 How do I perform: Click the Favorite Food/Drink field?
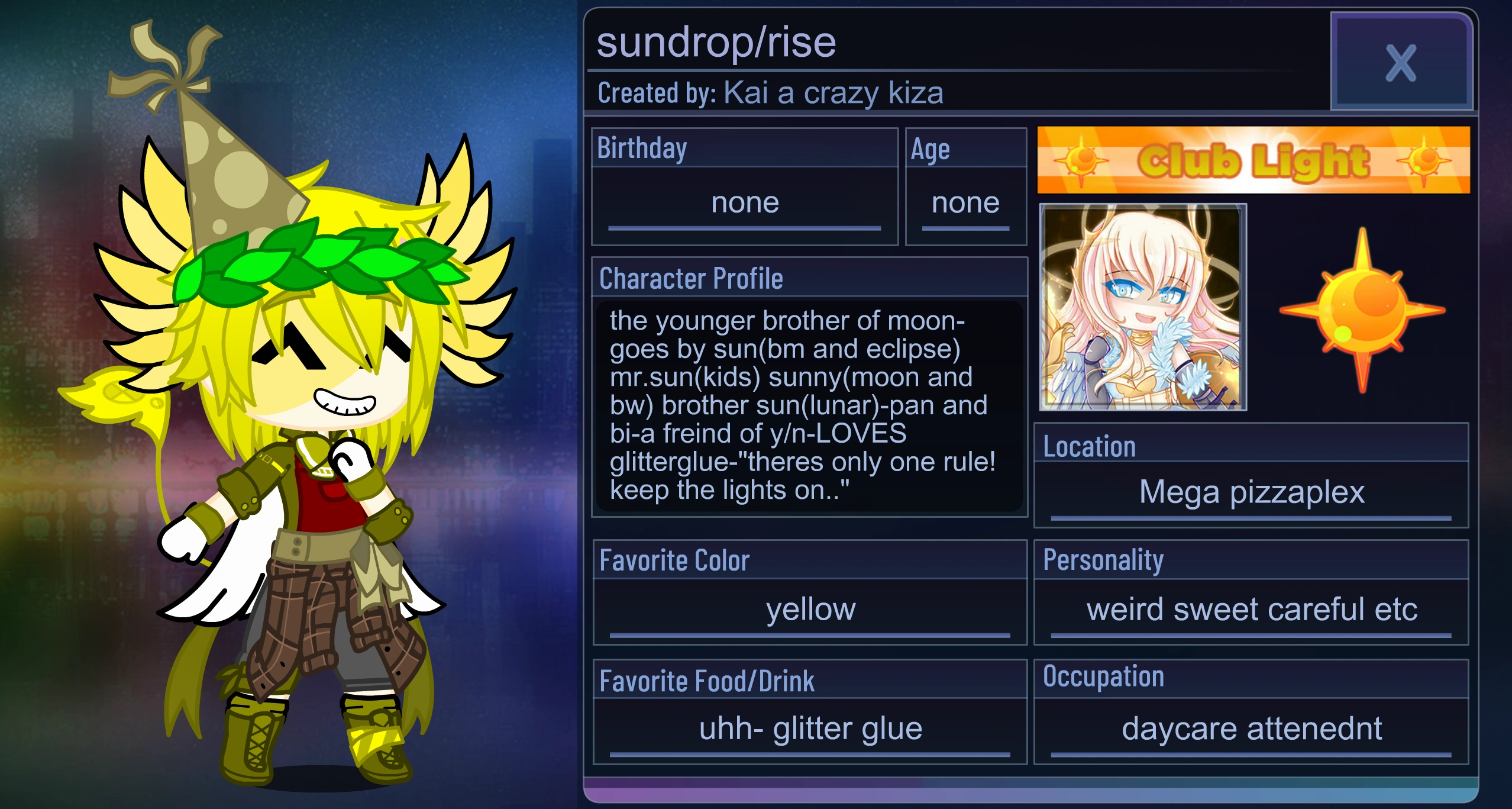pos(809,728)
